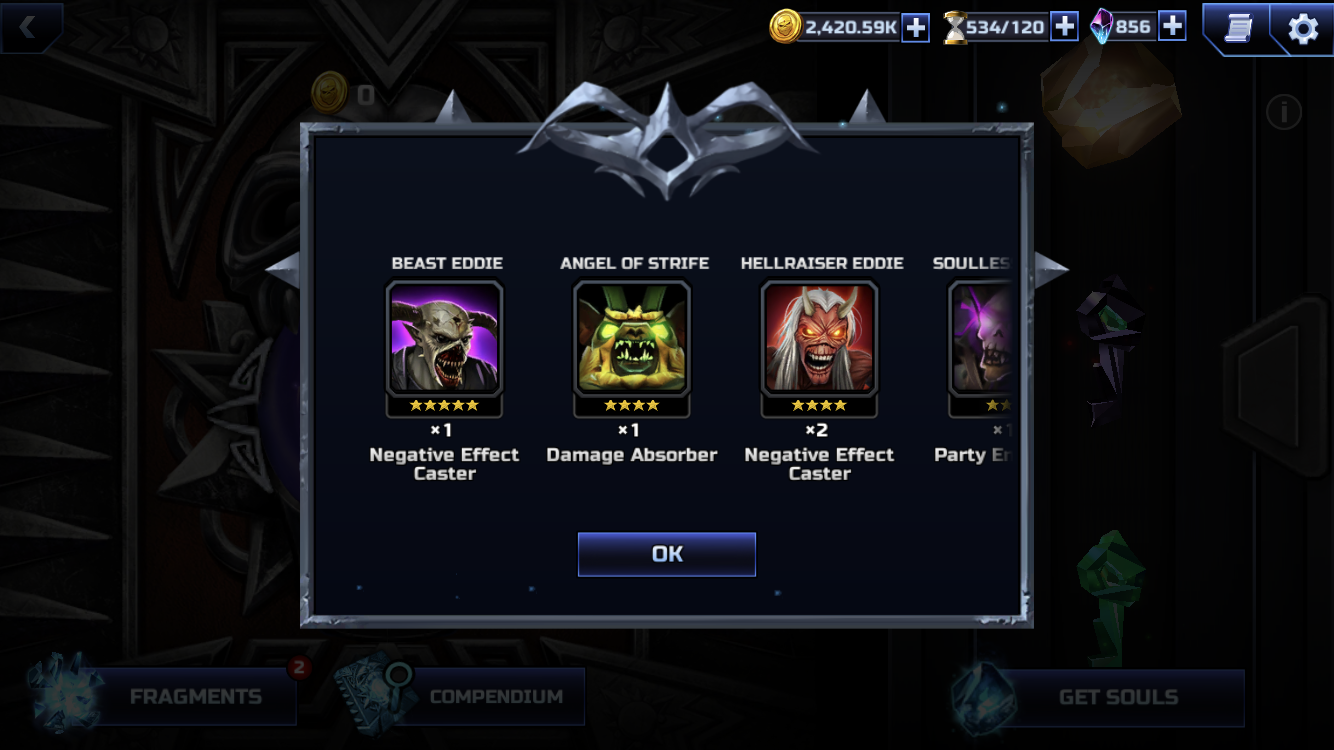
Task: Select the Angel of Strife portrait
Action: point(631,338)
